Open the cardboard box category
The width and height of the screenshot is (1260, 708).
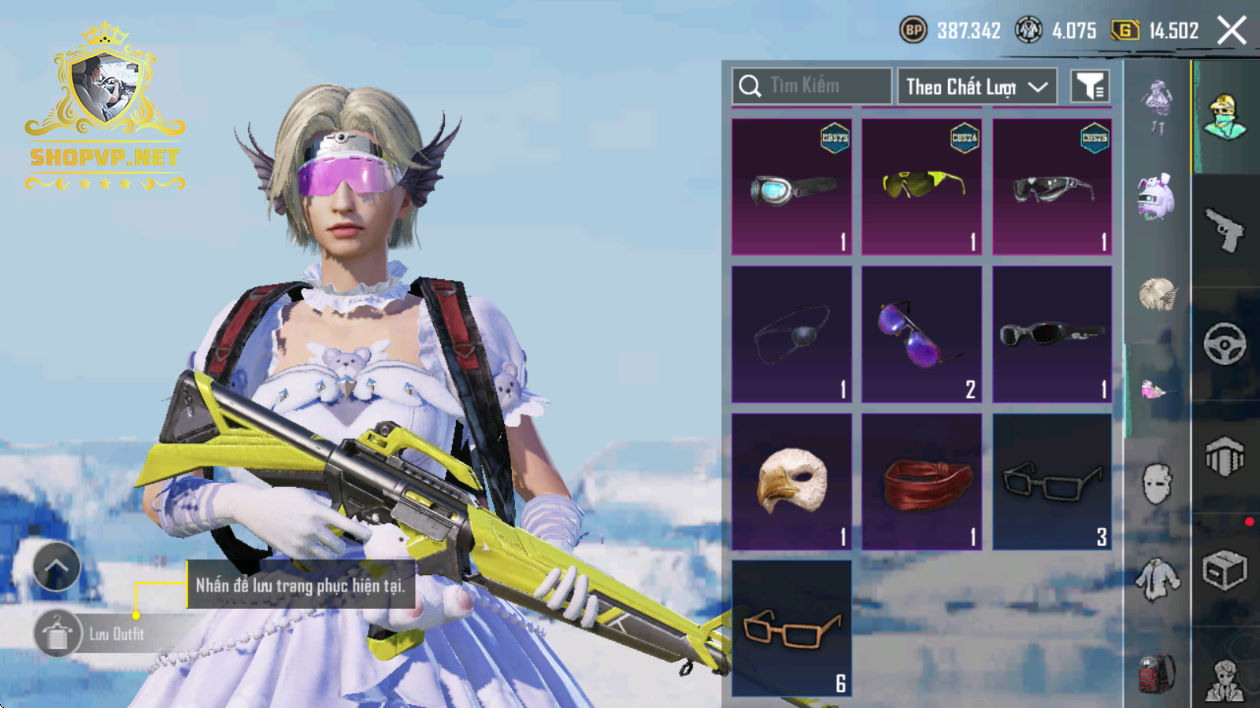tap(1225, 572)
